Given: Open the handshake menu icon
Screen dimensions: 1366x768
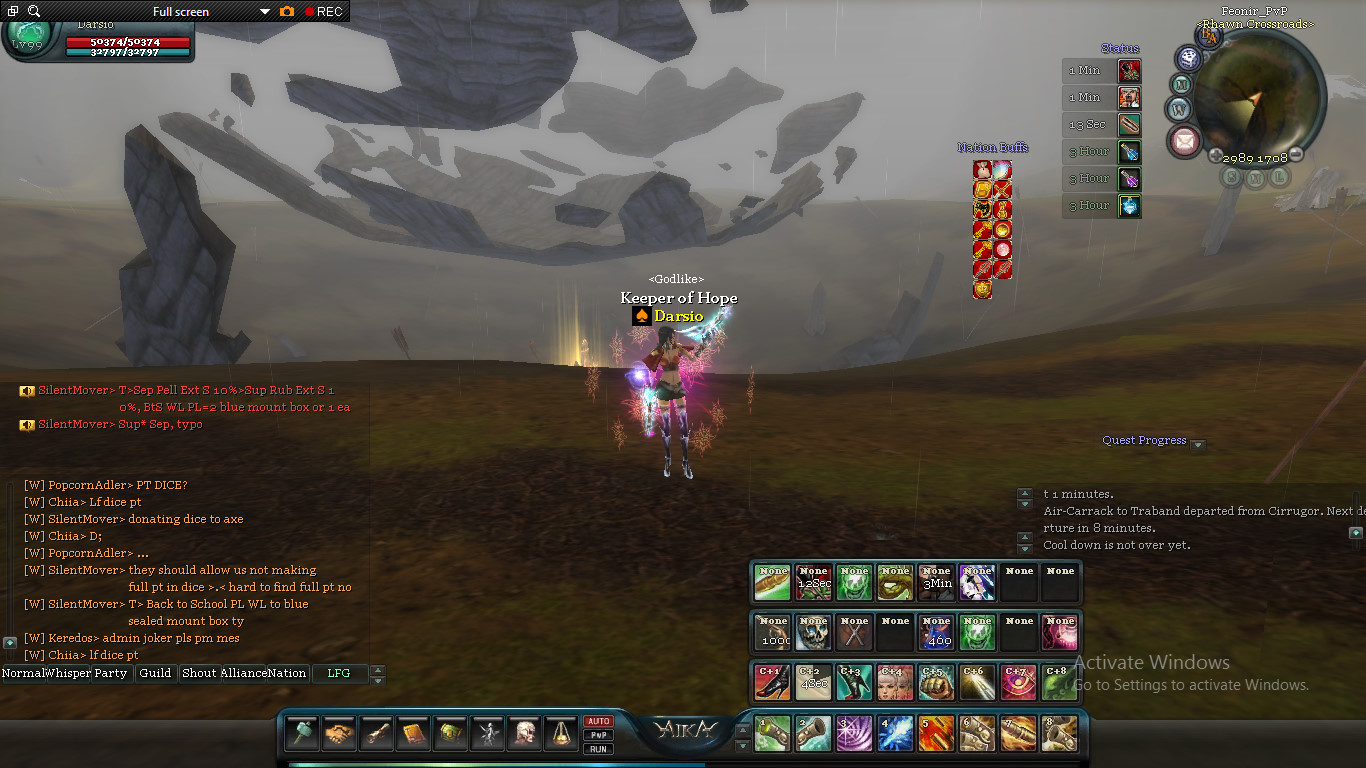Looking at the screenshot, I should click(x=340, y=733).
